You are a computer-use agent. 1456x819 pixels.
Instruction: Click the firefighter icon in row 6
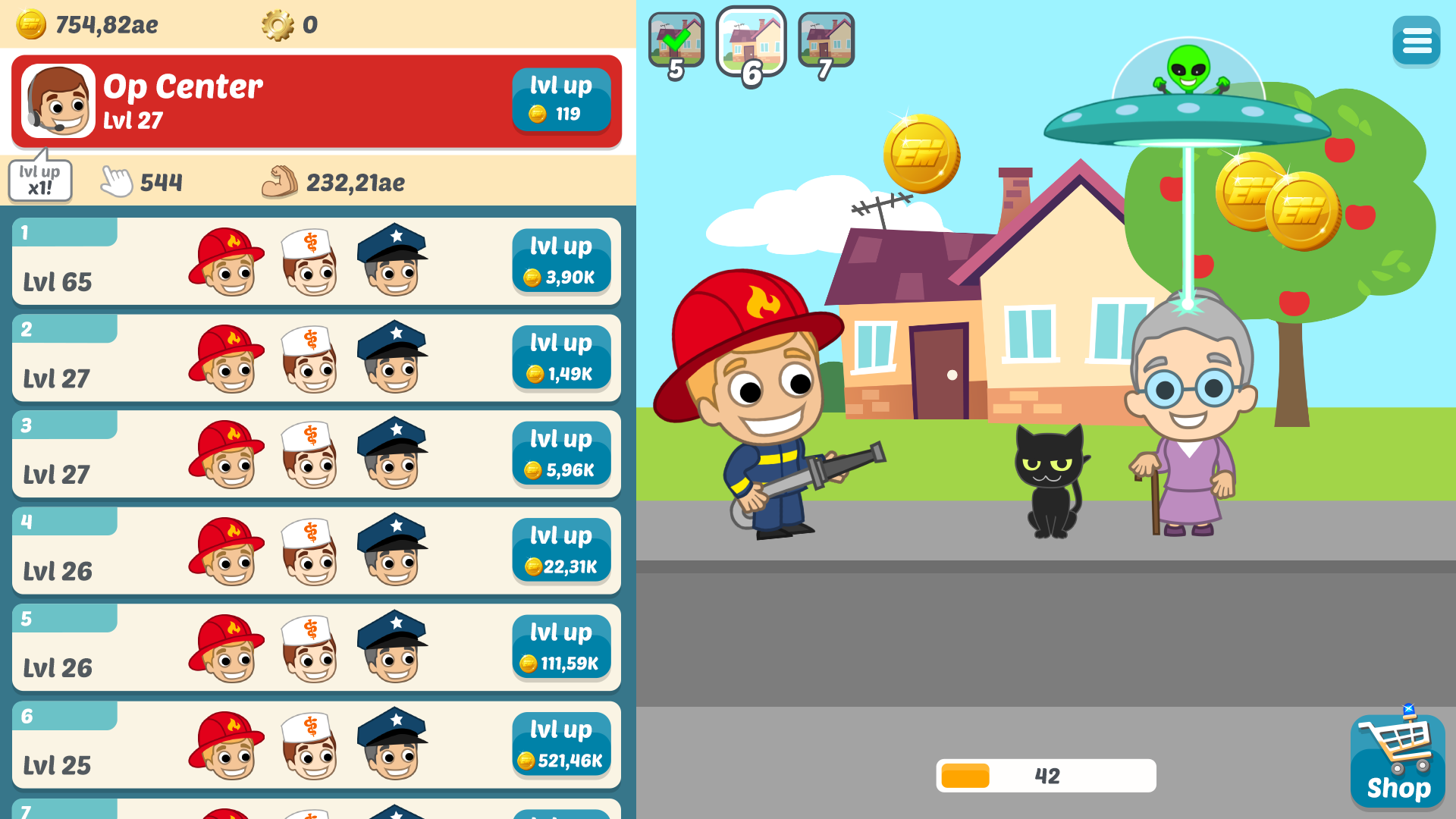tap(226, 744)
